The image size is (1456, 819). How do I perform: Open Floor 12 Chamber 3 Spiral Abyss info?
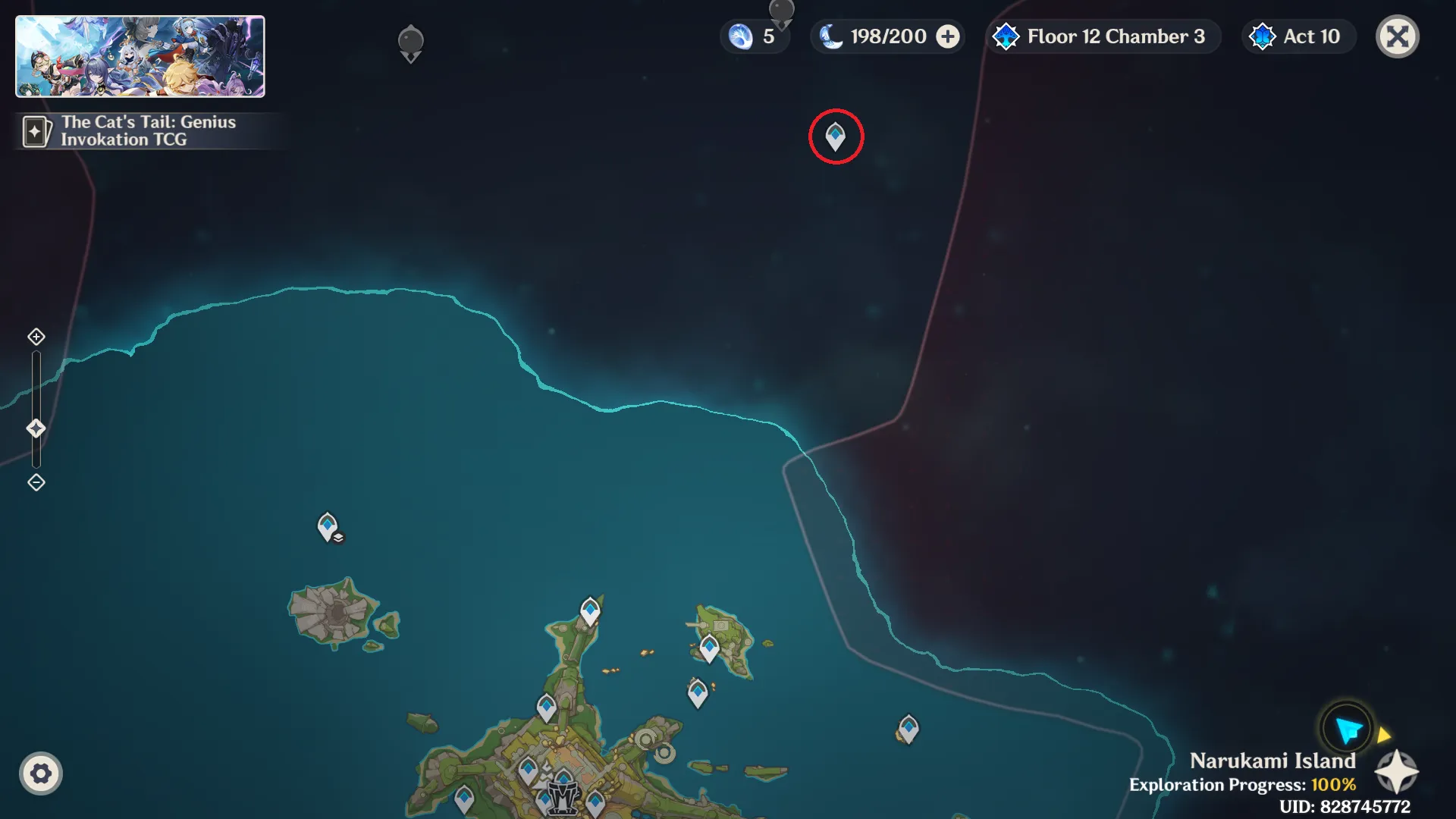point(1102,36)
